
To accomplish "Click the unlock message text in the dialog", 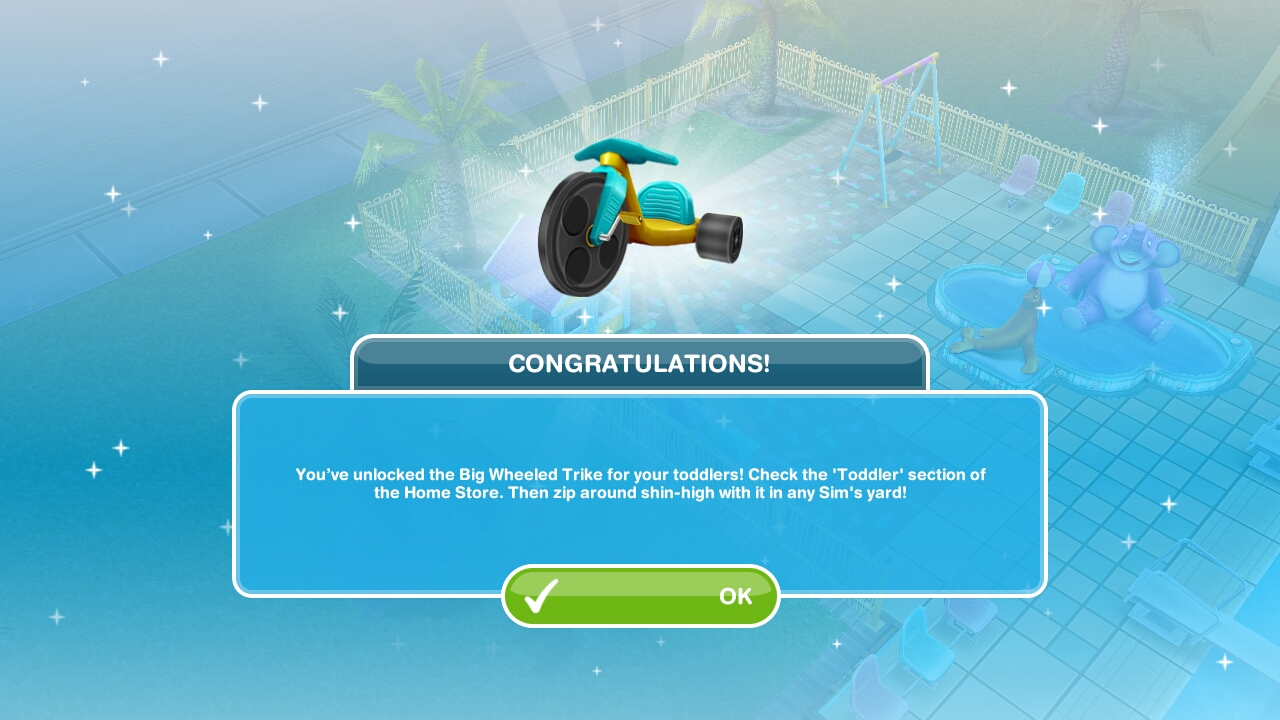I will point(640,483).
